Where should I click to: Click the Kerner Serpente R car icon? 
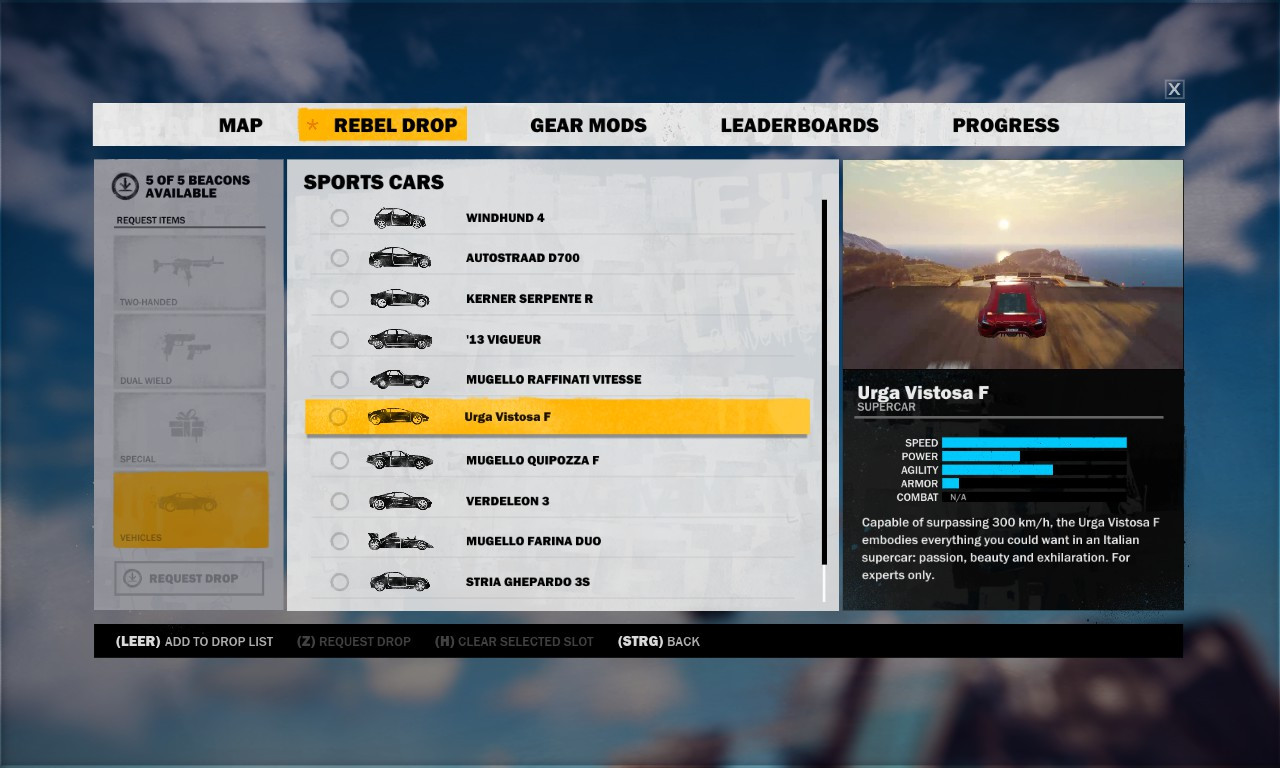point(399,298)
